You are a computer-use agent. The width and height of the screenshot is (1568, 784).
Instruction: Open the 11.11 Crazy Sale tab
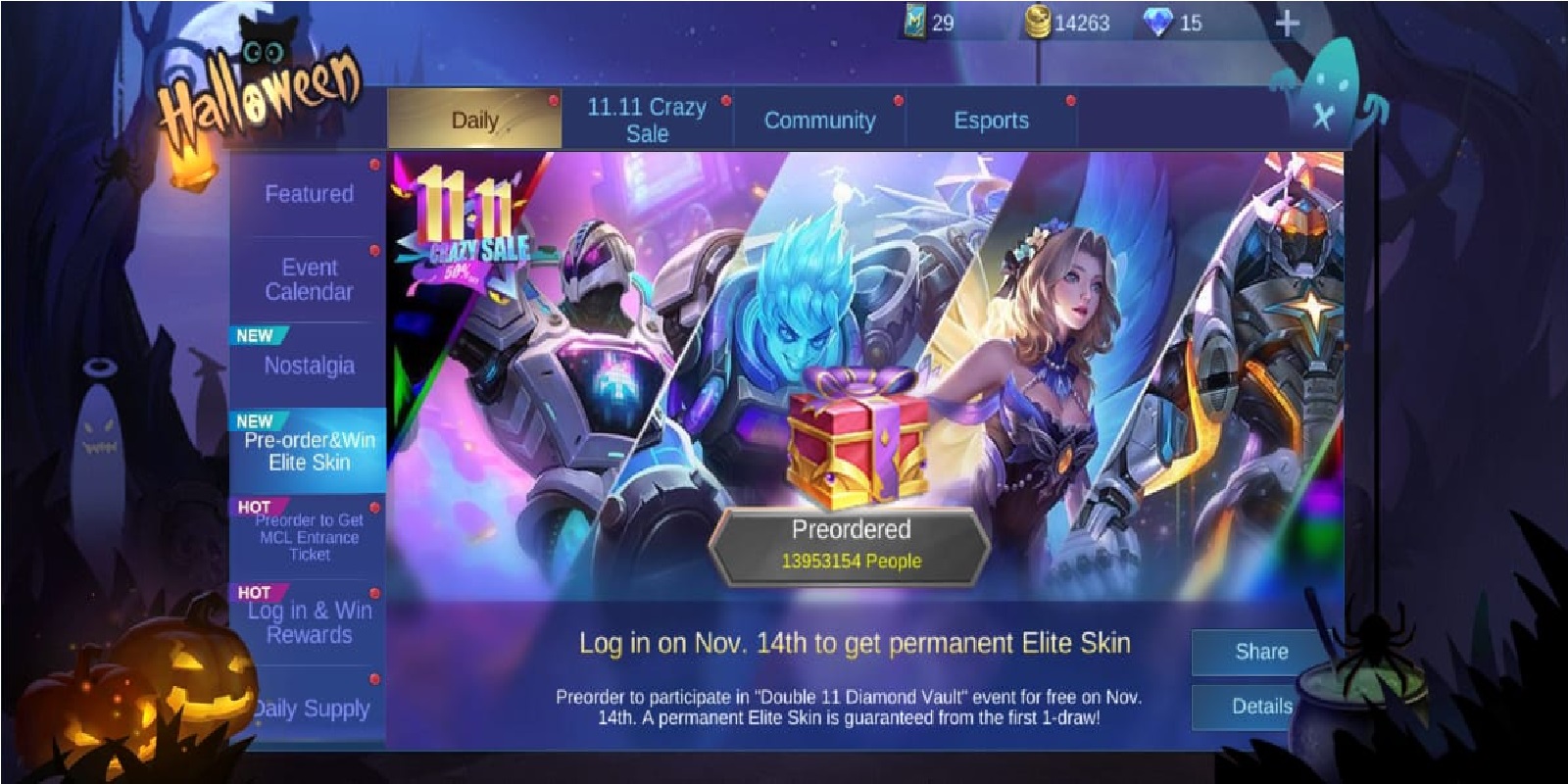coord(647,120)
